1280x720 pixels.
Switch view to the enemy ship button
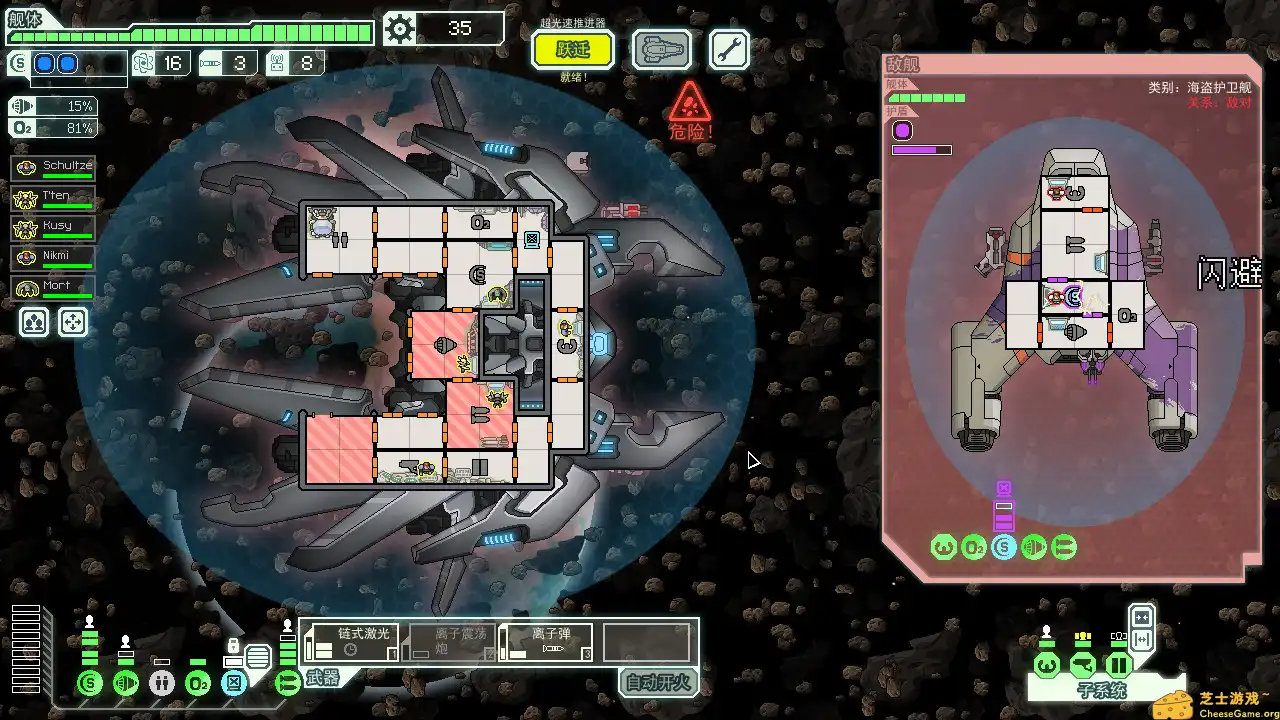(662, 50)
